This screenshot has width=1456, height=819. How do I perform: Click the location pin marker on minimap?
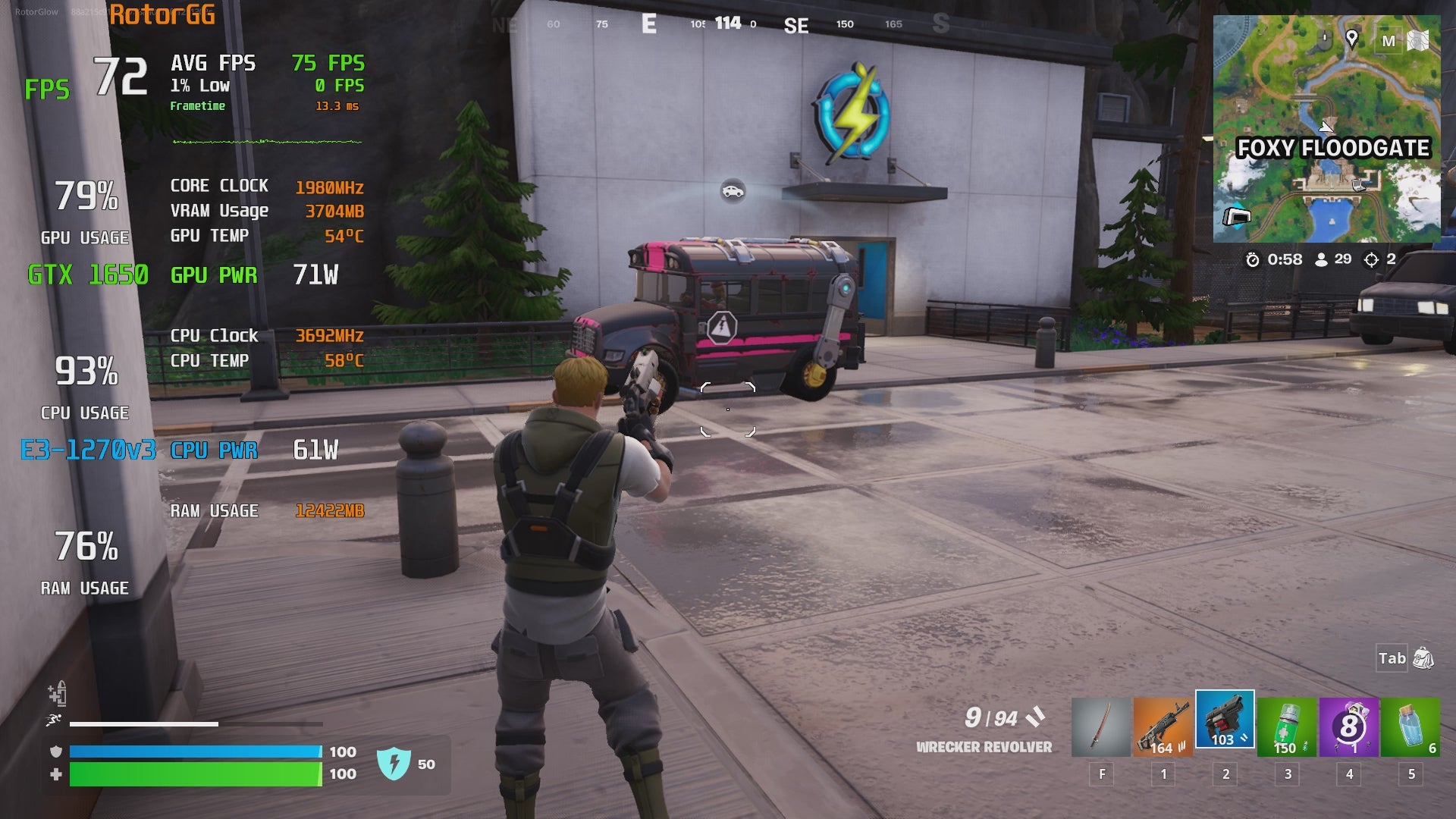(x=1351, y=39)
